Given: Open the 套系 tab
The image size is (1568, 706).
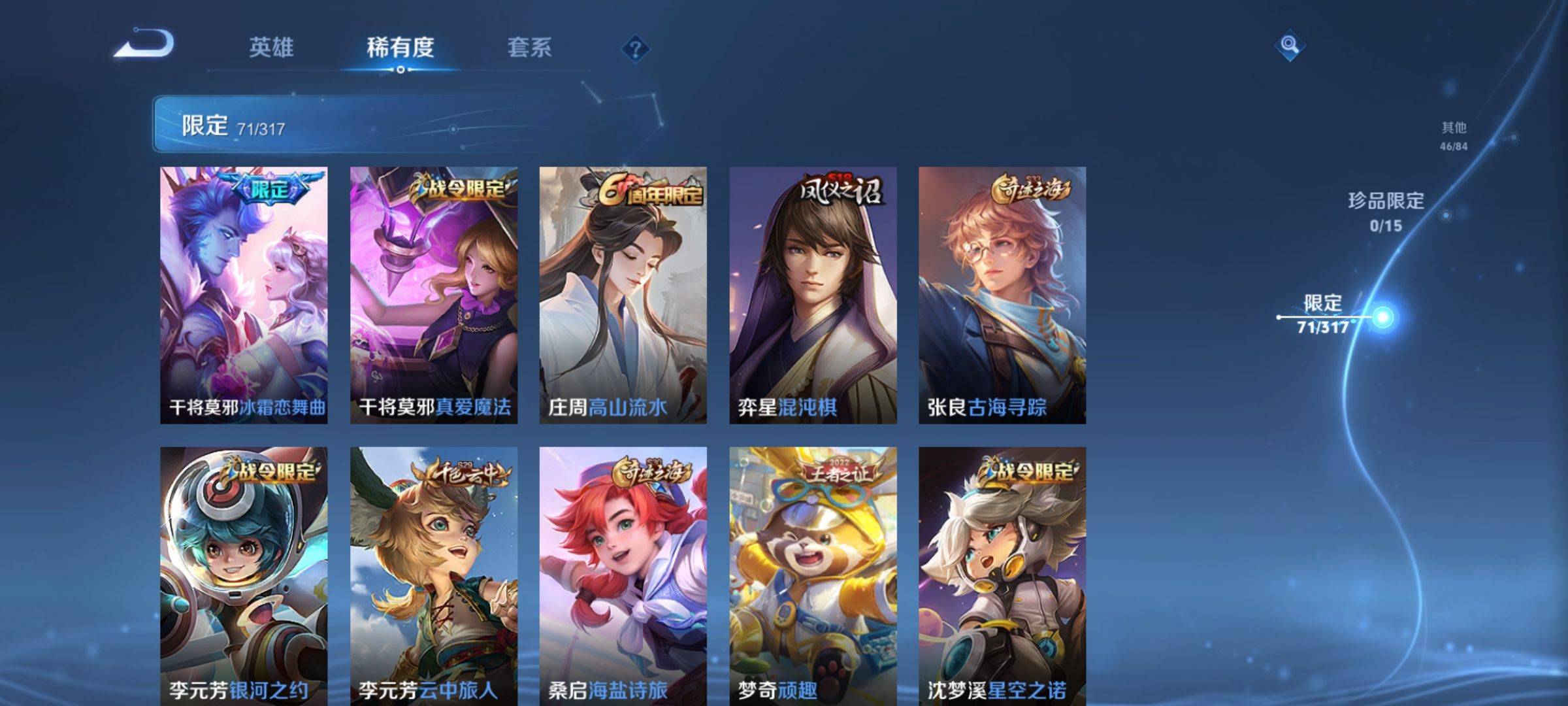Looking at the screenshot, I should tap(529, 48).
